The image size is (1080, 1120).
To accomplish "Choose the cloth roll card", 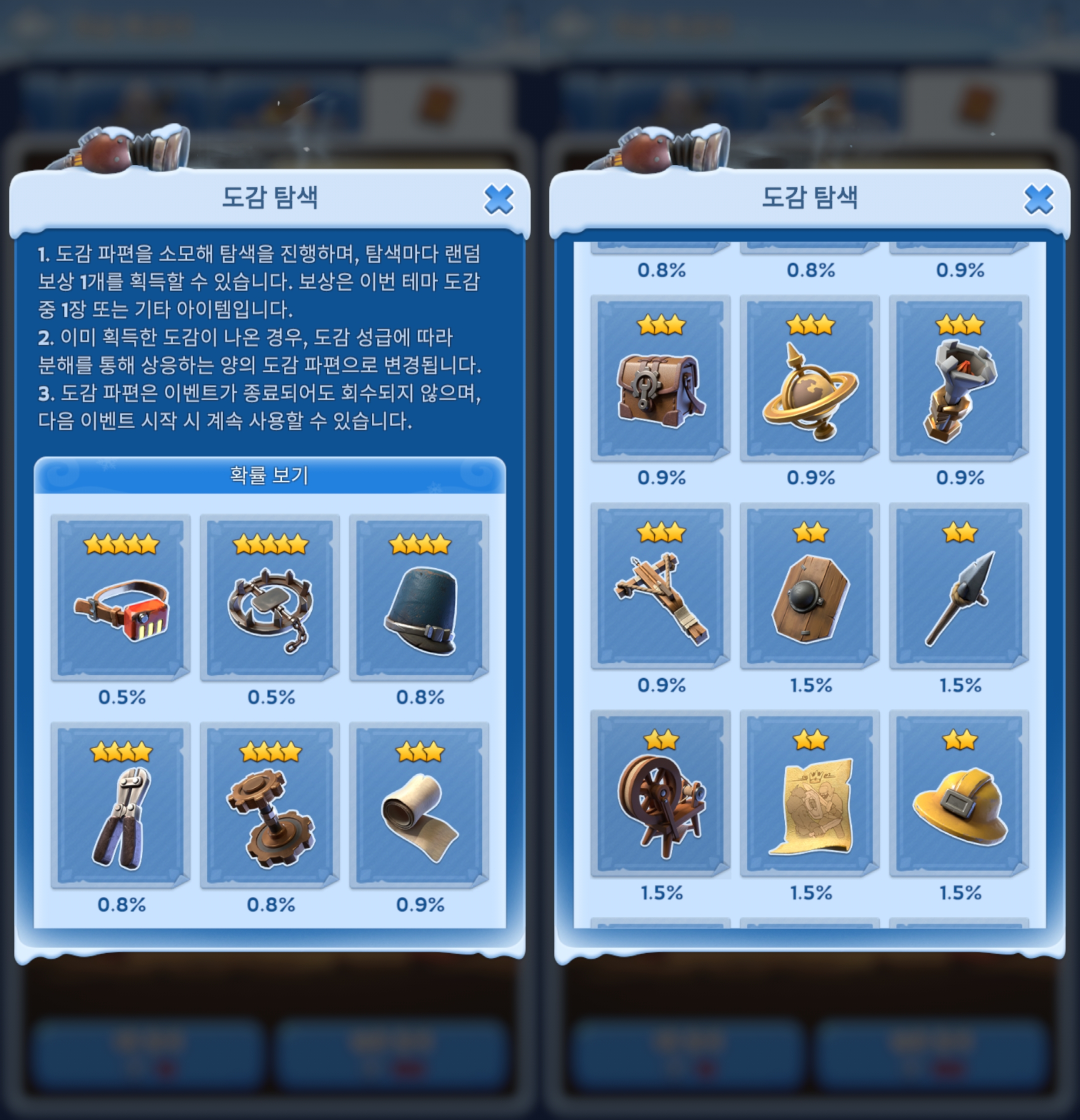I will (419, 805).
